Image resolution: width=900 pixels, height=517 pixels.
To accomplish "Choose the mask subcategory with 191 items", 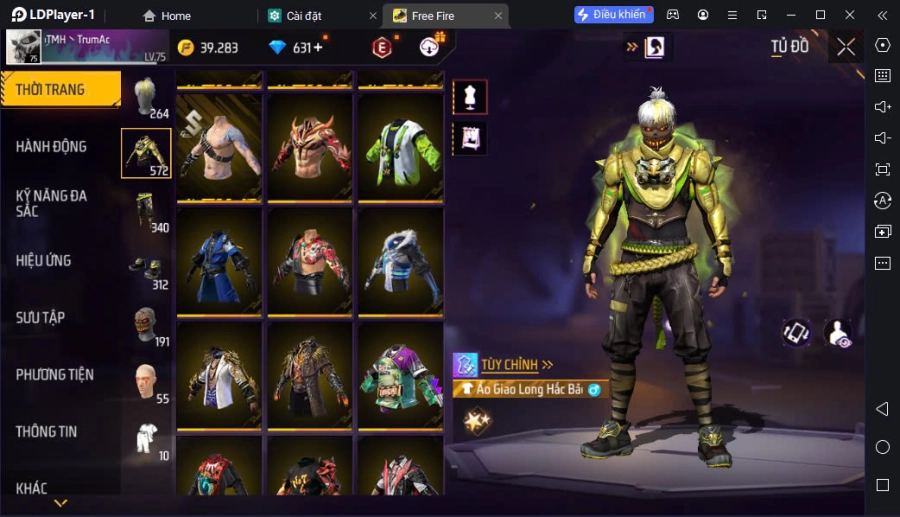I will 147,325.
